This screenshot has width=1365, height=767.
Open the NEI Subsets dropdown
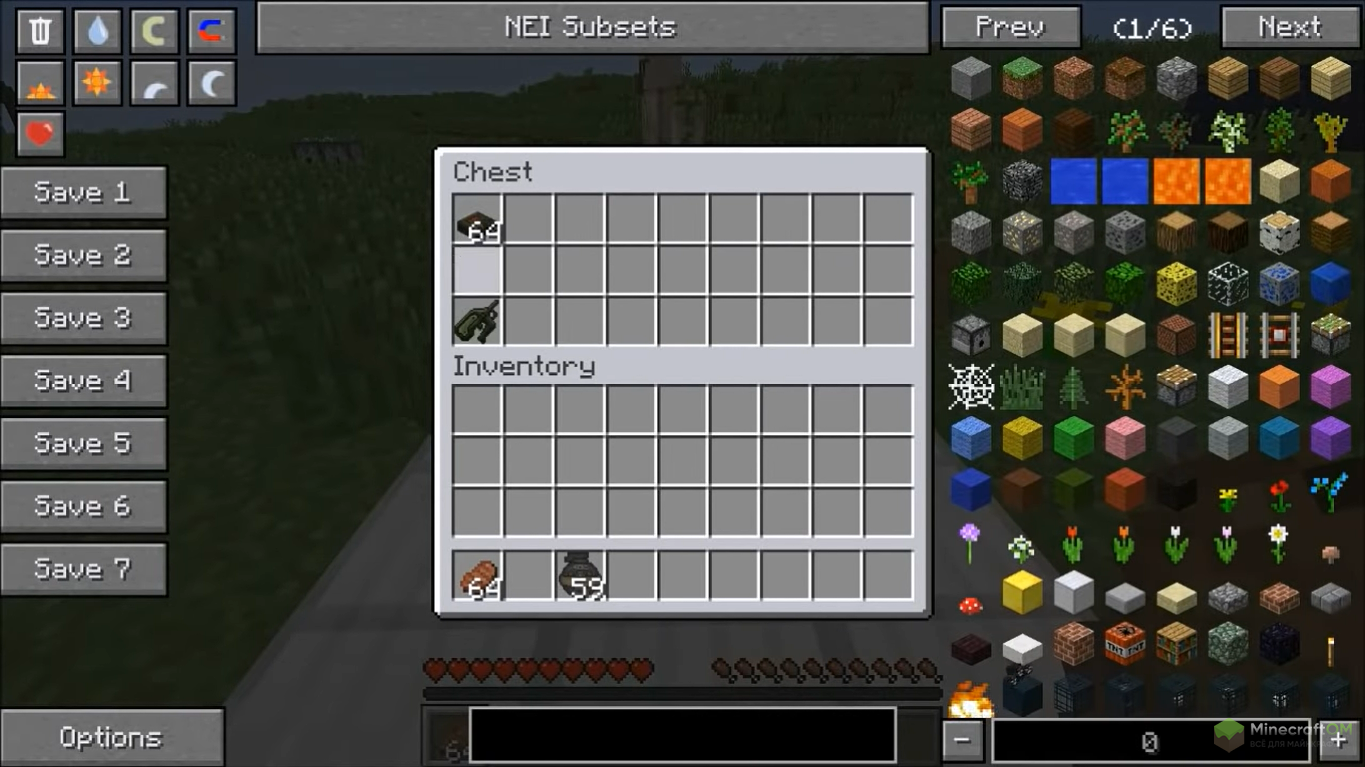pyautogui.click(x=592, y=27)
